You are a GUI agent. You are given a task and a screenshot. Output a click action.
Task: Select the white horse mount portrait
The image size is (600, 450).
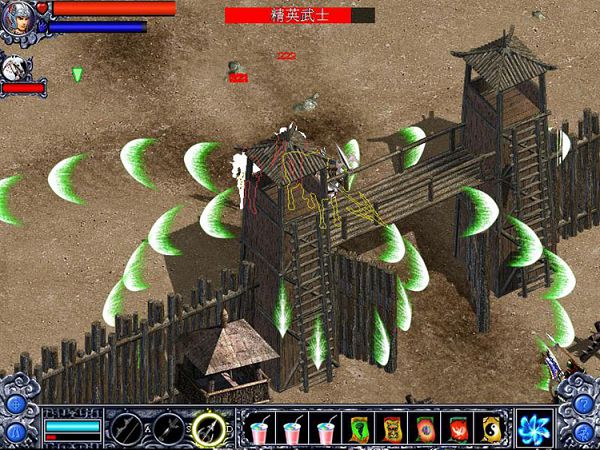coord(14,68)
